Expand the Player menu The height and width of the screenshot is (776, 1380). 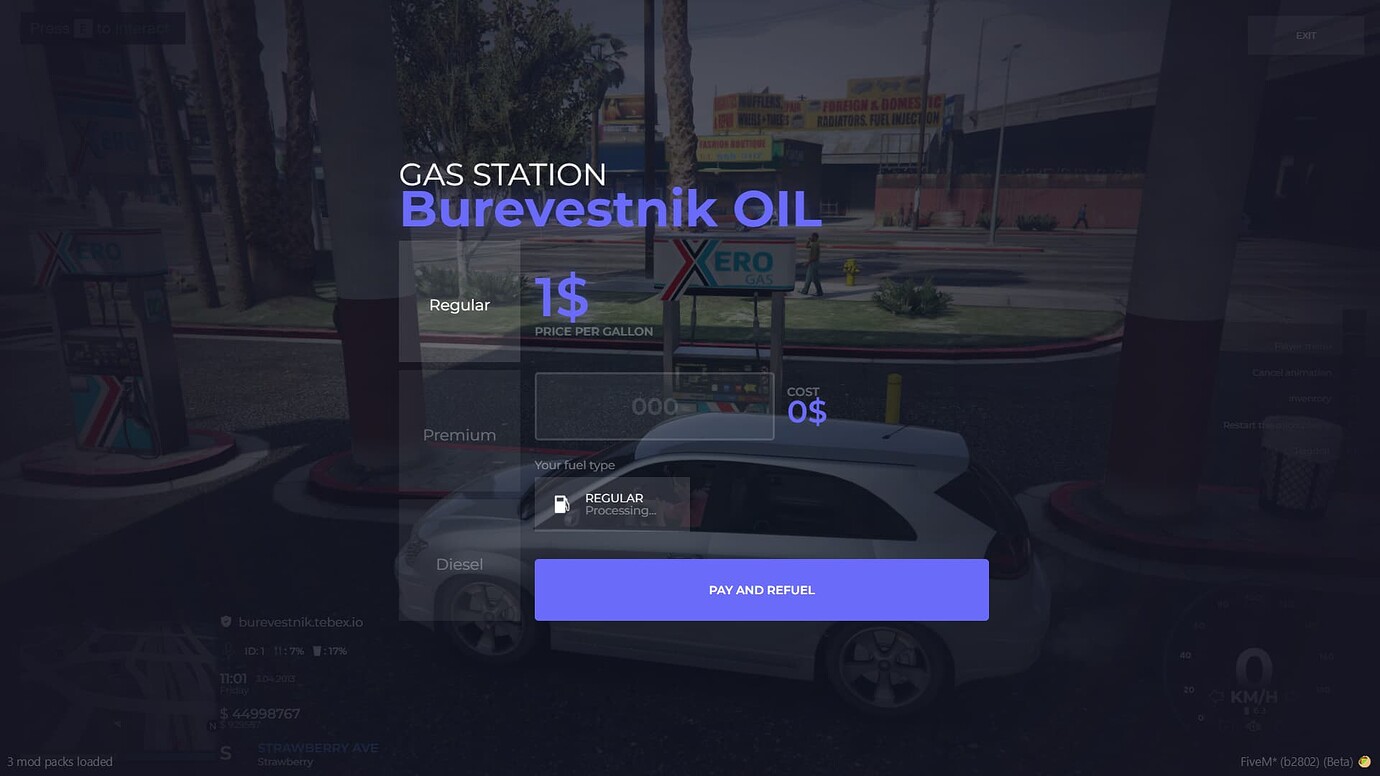(x=1300, y=346)
